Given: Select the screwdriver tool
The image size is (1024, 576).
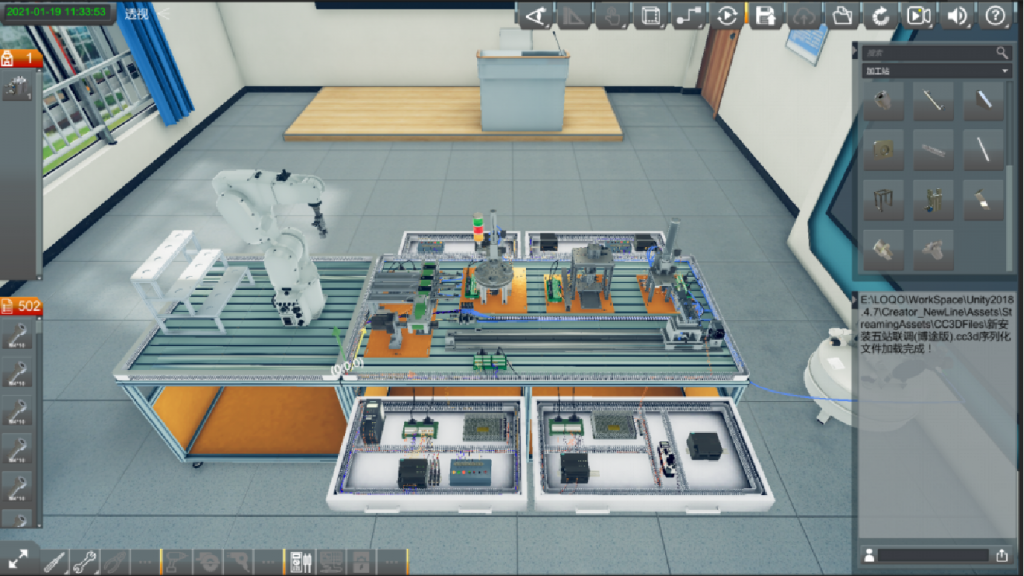Looking at the screenshot, I should [x=54, y=562].
